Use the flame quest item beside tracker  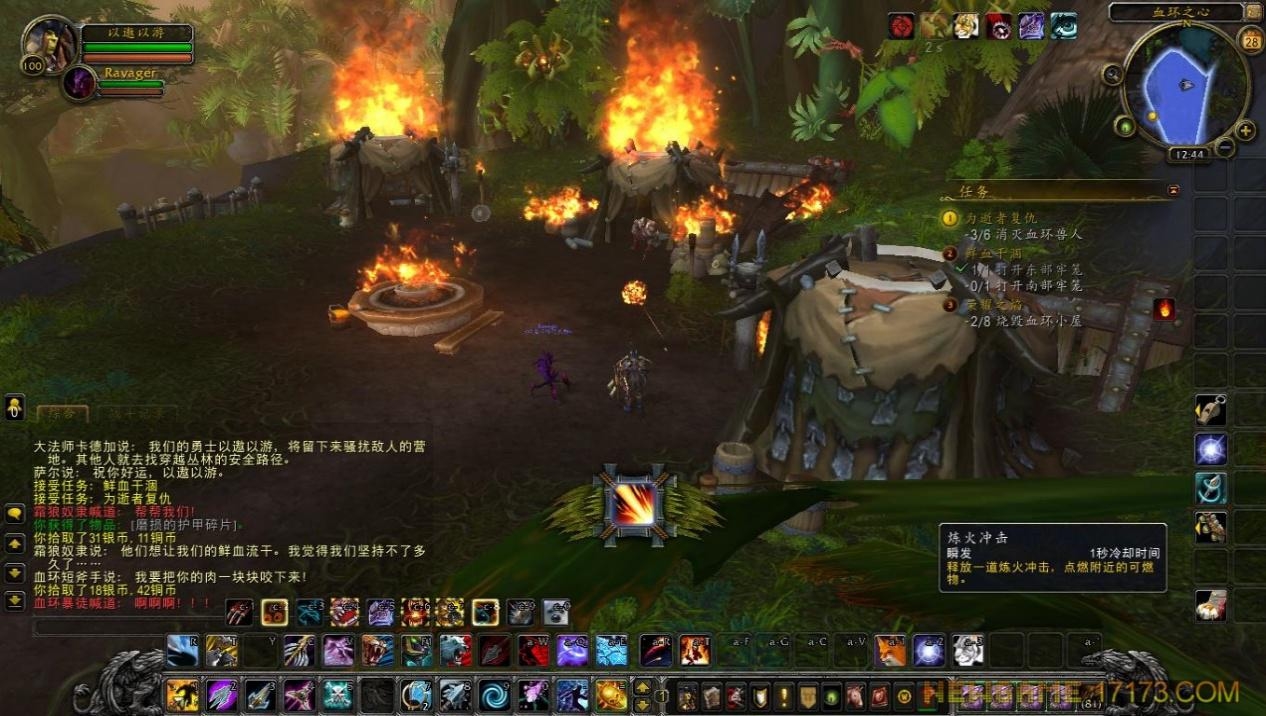pyautogui.click(x=1164, y=309)
